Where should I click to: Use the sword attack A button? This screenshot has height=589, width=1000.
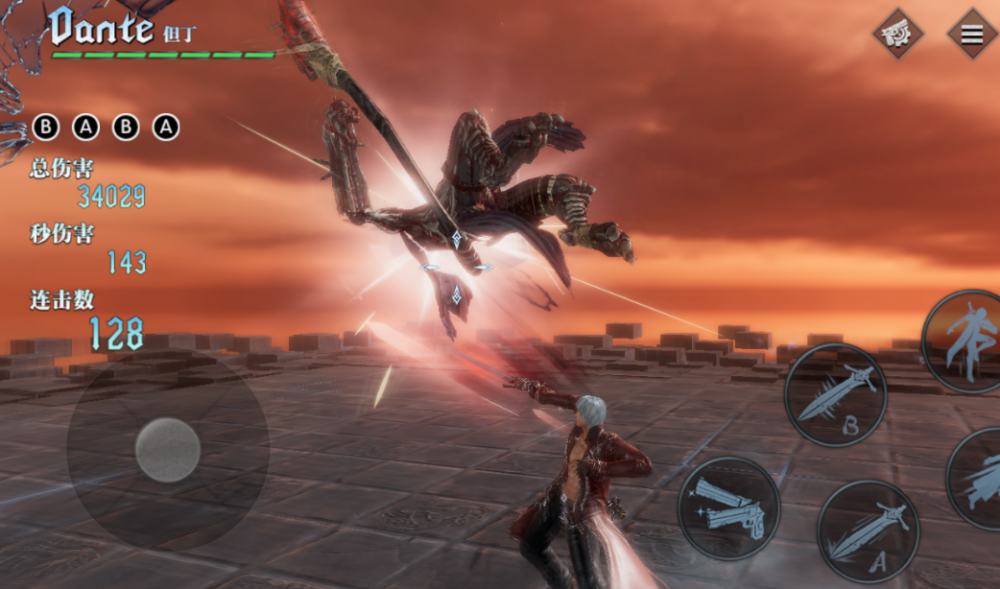[x=867, y=531]
